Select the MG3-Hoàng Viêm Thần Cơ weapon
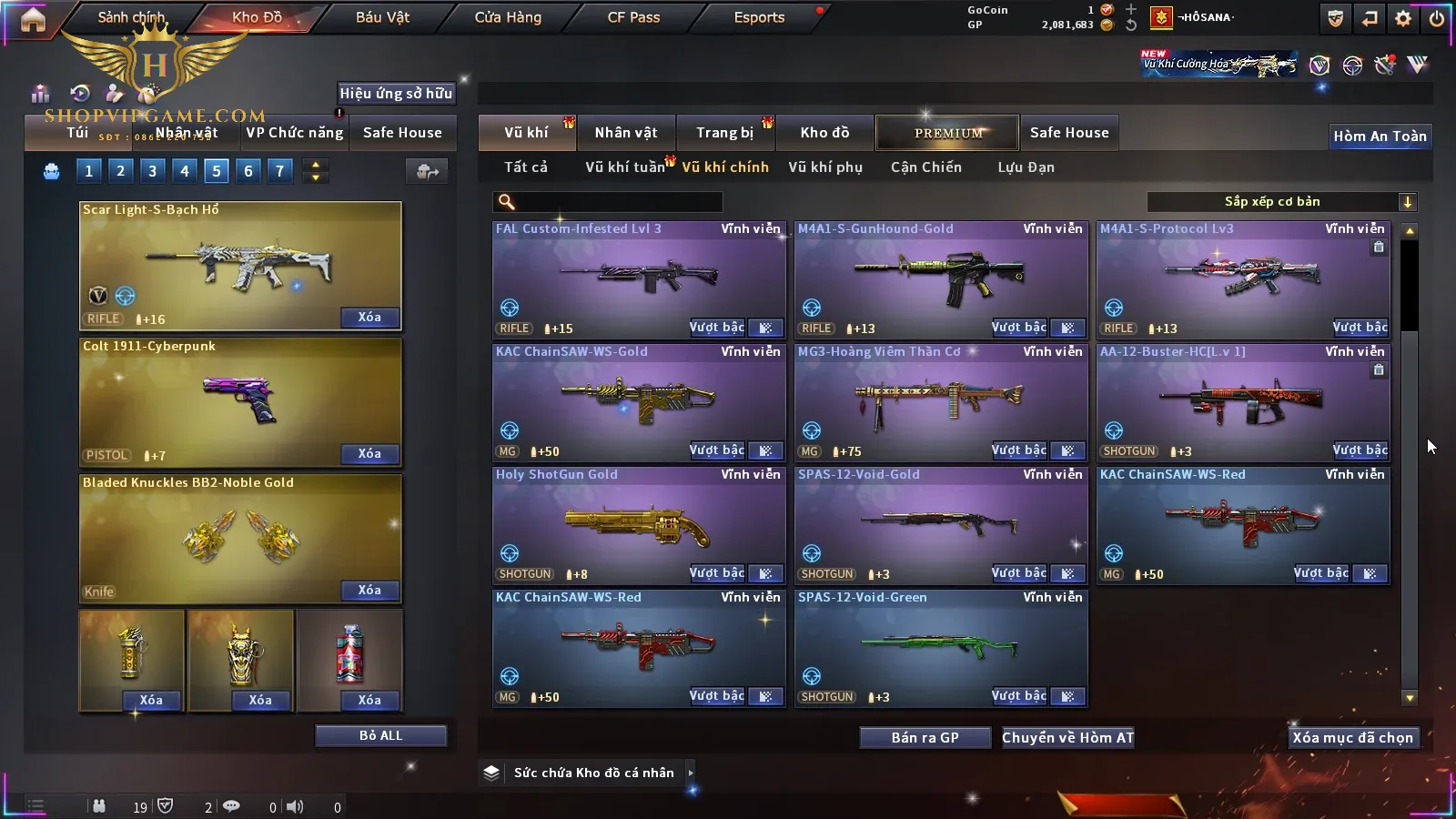This screenshot has width=1456, height=819. pos(940,402)
